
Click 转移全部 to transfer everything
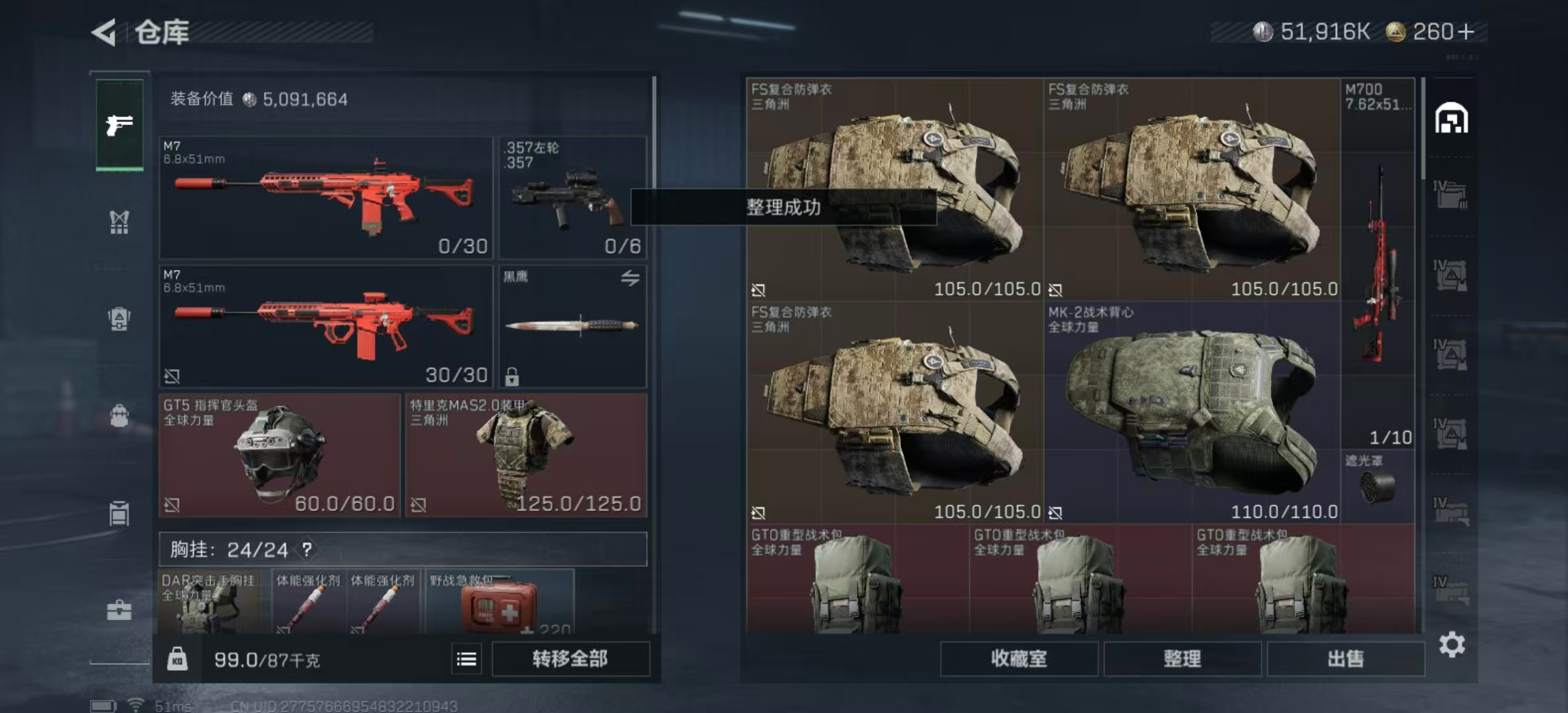pyautogui.click(x=570, y=658)
